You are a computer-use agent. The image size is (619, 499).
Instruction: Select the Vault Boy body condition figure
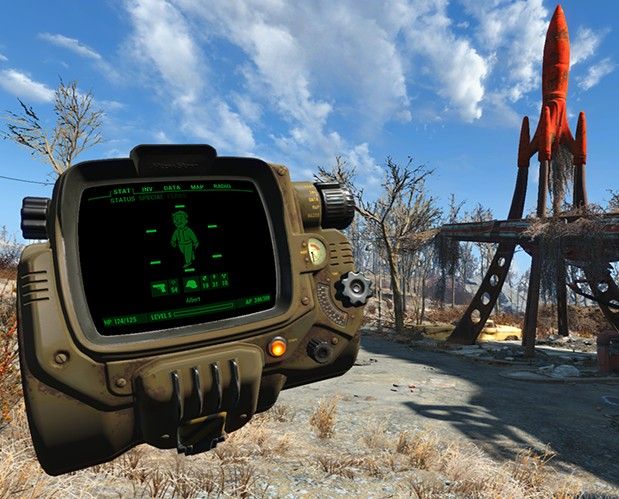tap(184, 239)
